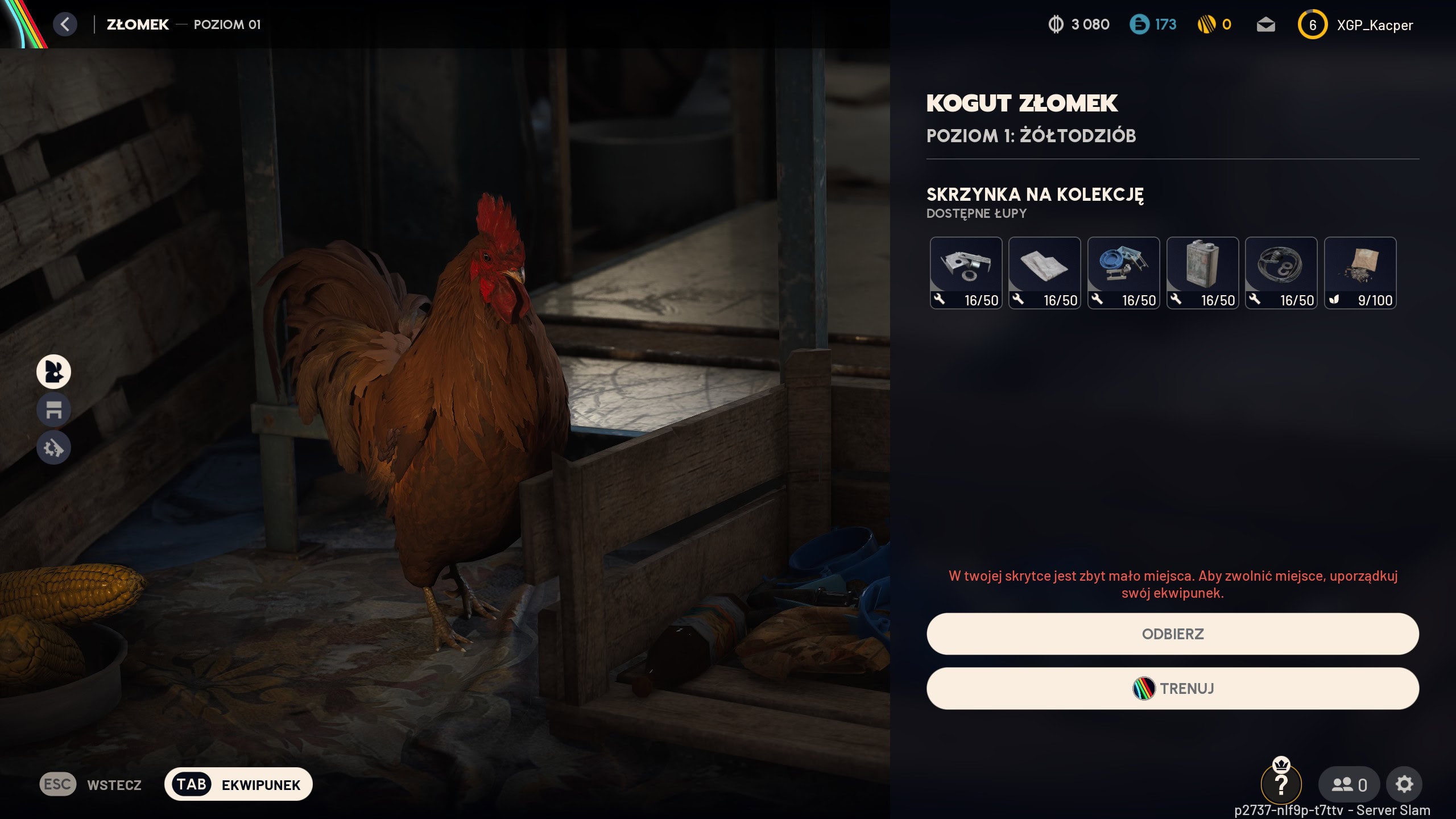Train the rooster with the TRENUJ button
1456x819 pixels.
[1172, 688]
